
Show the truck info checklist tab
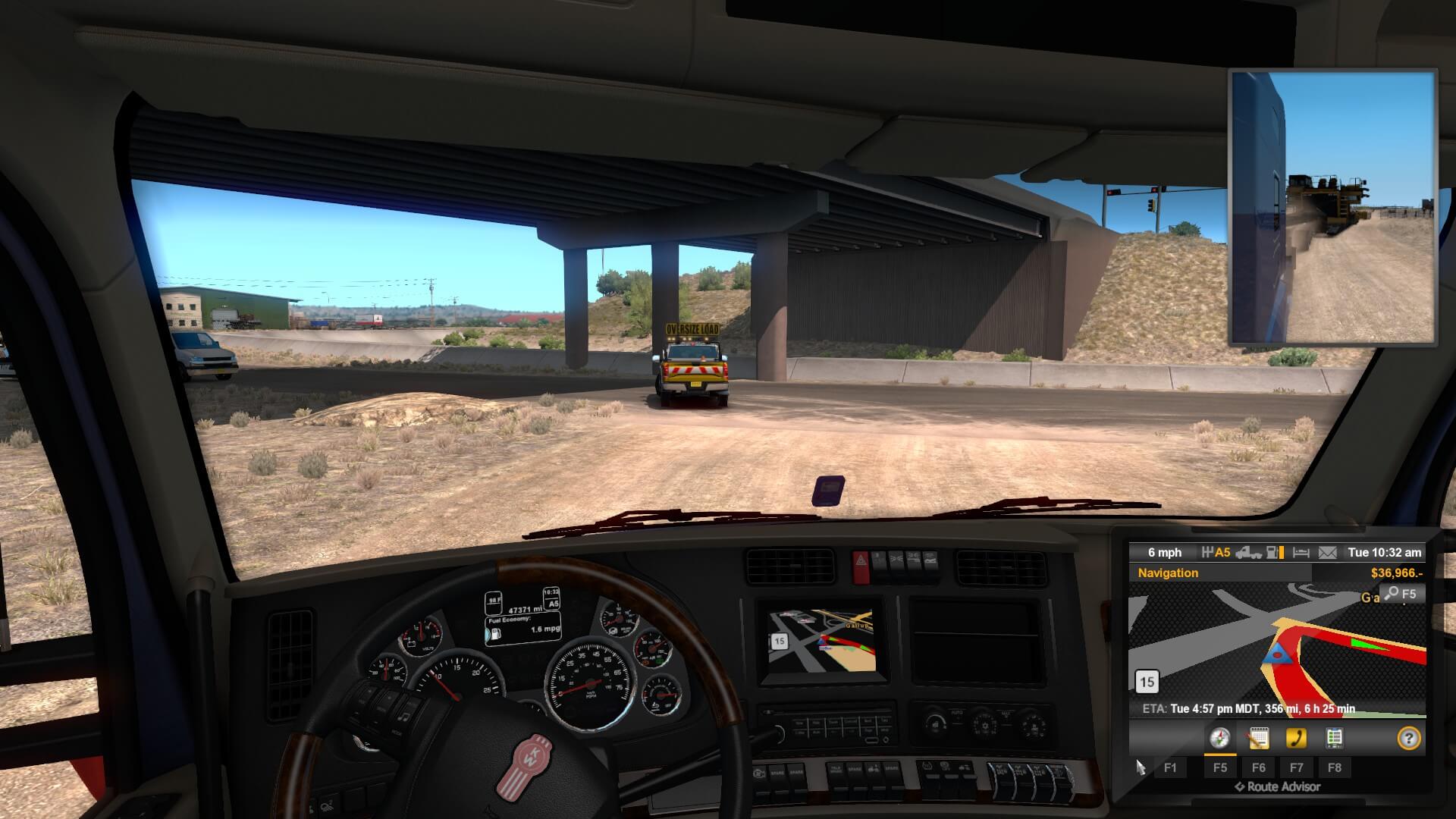pos(1334,738)
